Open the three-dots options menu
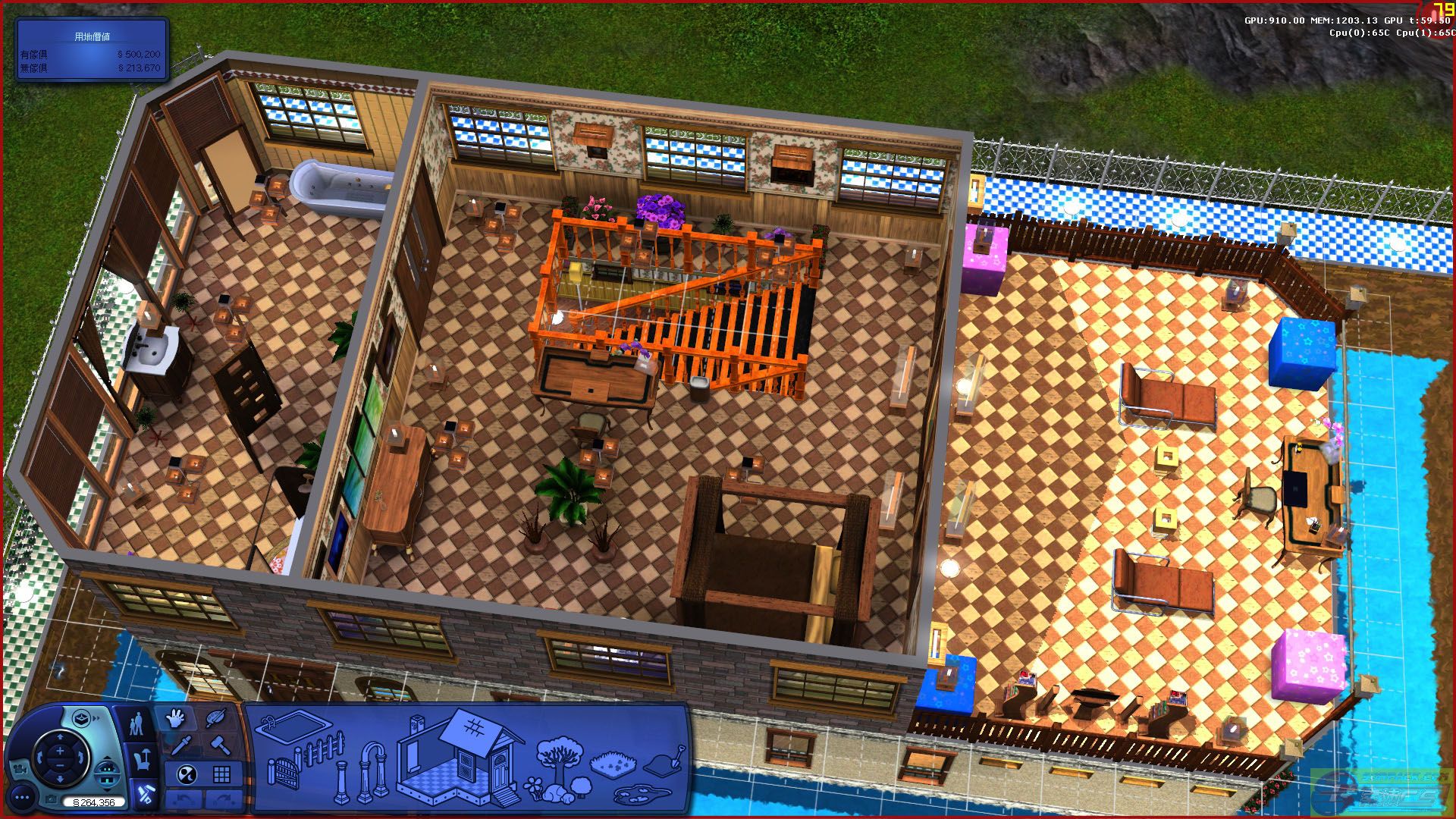Viewport: 1456px width, 819px height. (21, 797)
